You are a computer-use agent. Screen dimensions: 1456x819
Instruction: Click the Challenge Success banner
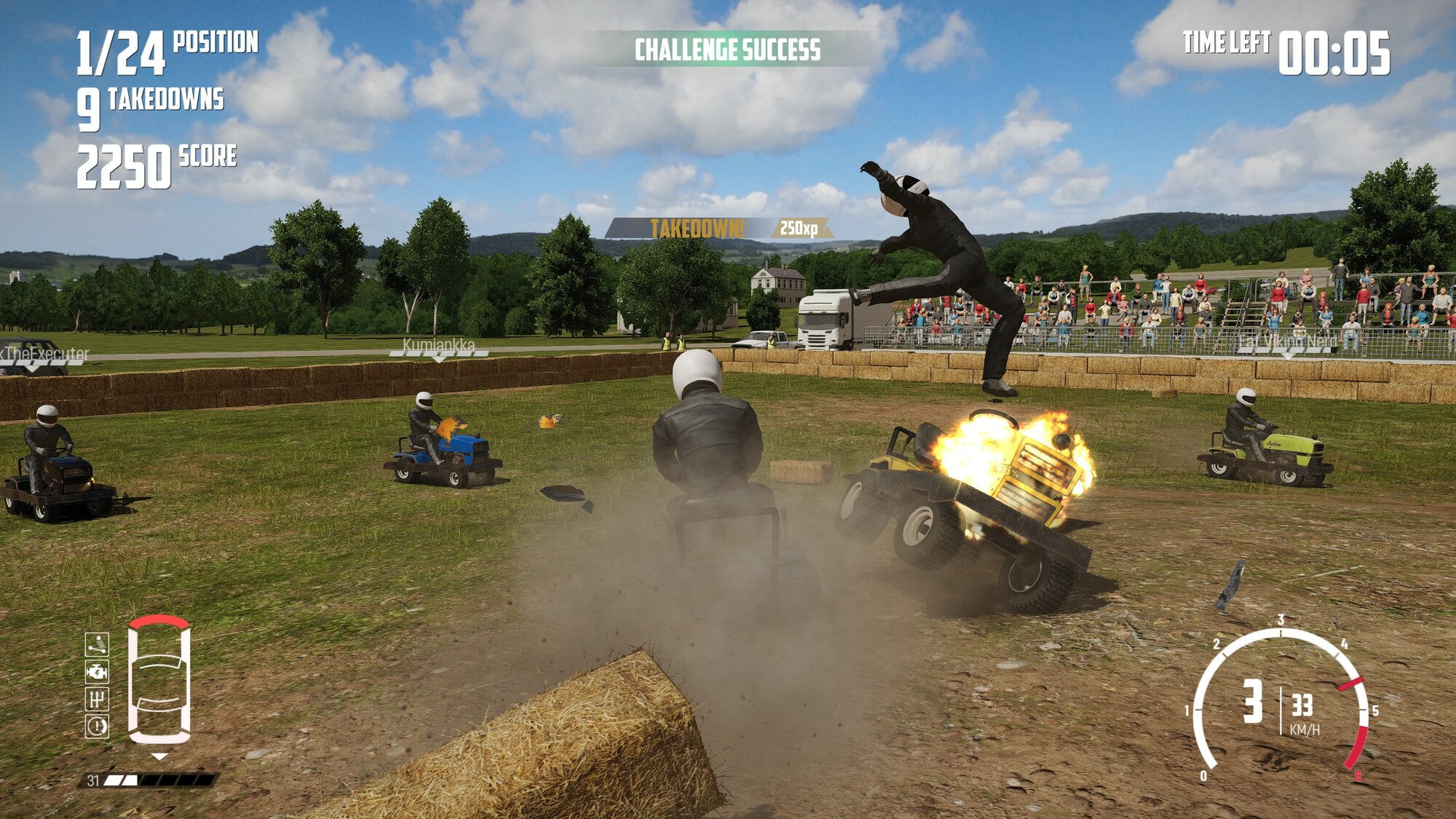727,50
